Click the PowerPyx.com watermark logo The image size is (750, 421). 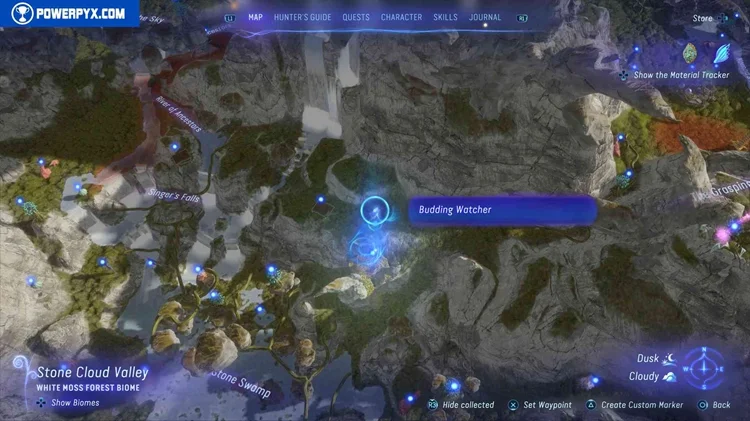pyautogui.click(x=70, y=14)
